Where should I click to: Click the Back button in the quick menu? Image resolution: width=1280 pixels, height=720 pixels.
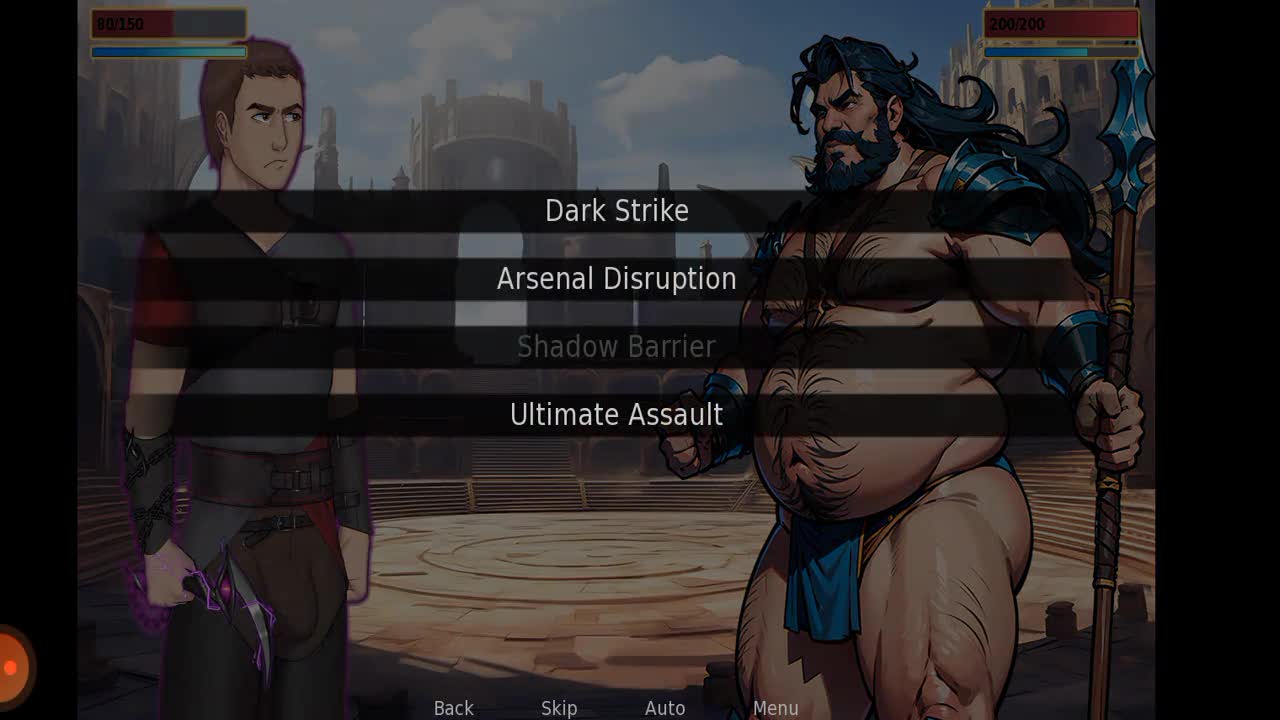pos(453,708)
